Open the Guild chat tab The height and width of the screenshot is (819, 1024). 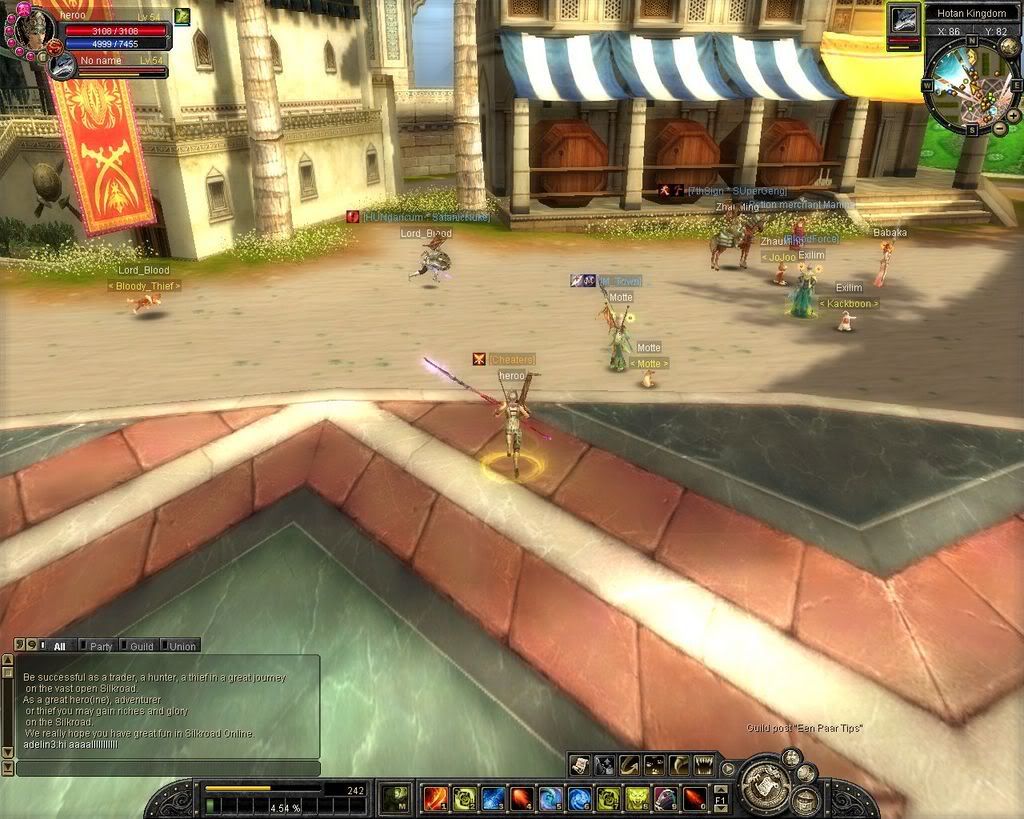(140, 646)
